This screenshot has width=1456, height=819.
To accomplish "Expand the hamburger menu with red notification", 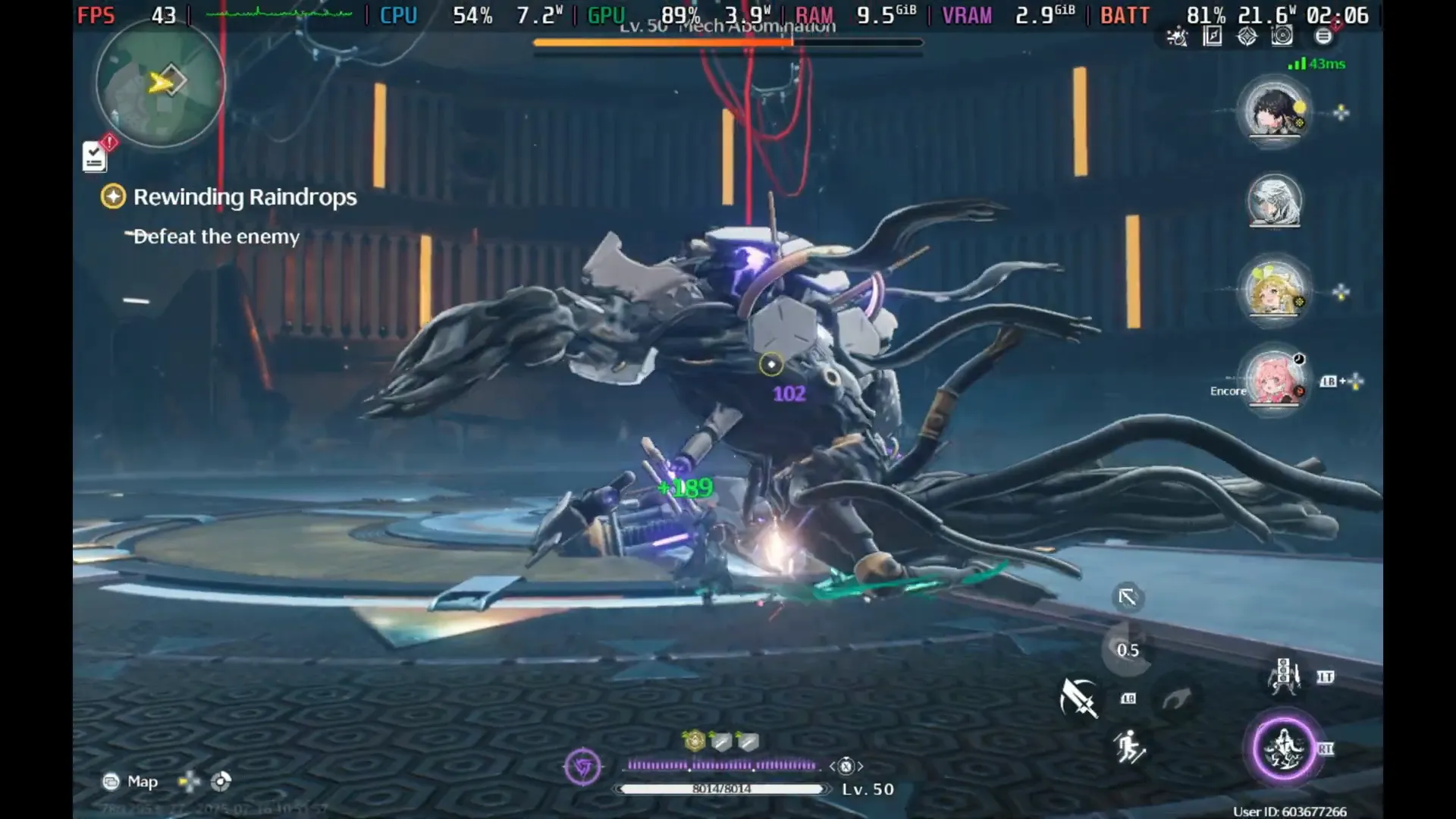I will [1324, 36].
